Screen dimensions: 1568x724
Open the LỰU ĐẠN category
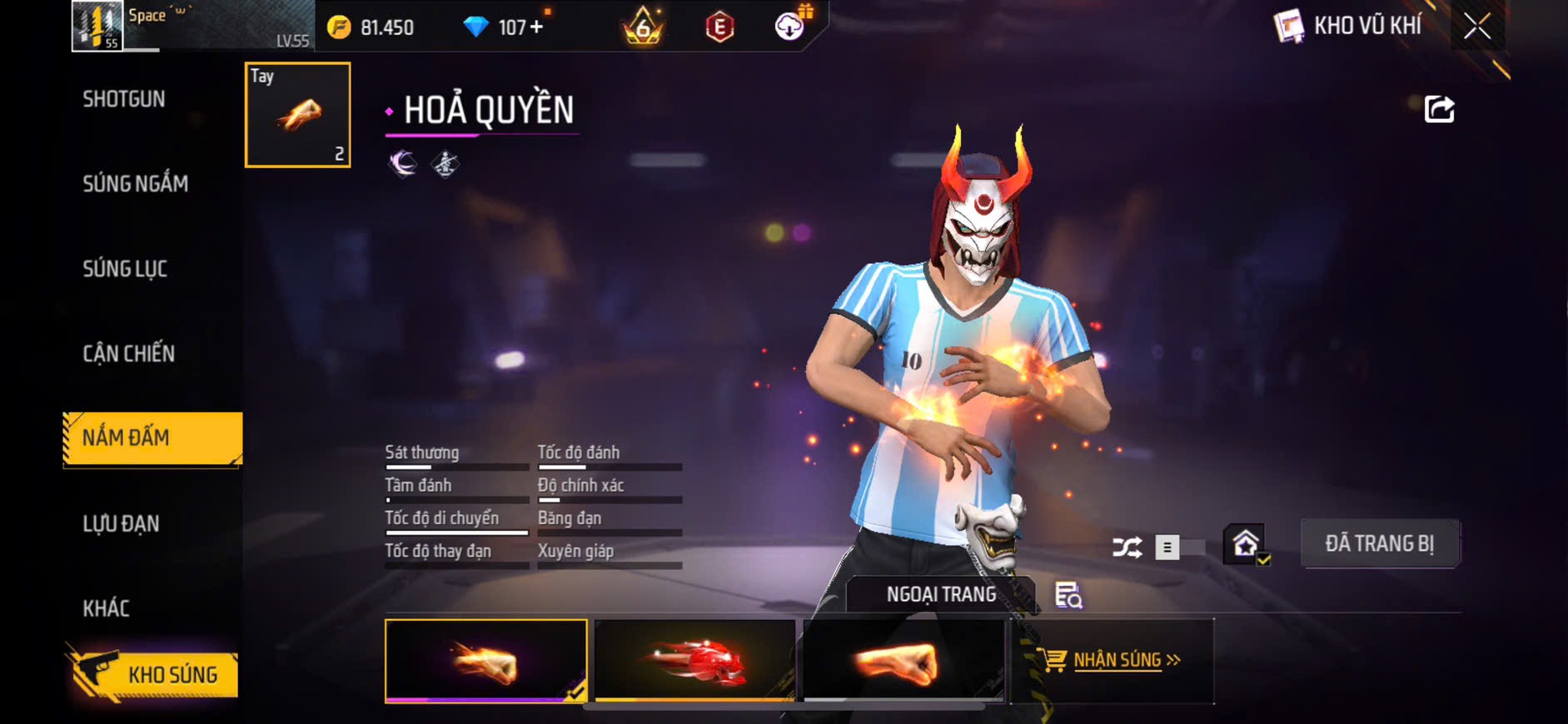click(121, 523)
